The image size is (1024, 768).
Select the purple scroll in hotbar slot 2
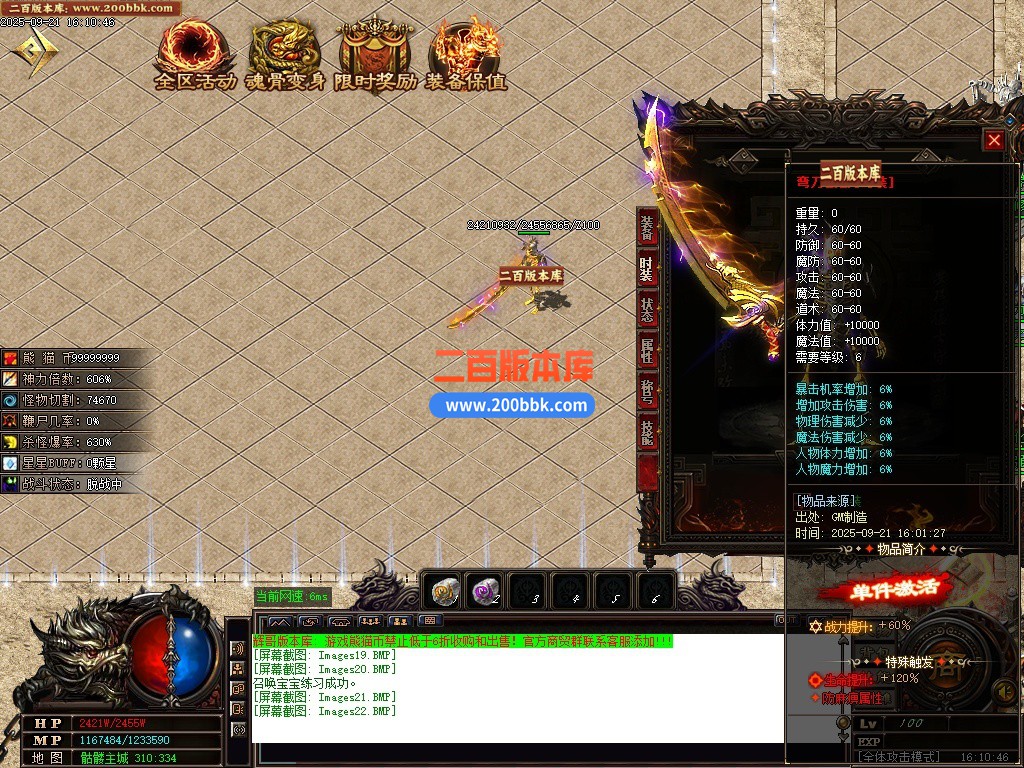point(486,592)
